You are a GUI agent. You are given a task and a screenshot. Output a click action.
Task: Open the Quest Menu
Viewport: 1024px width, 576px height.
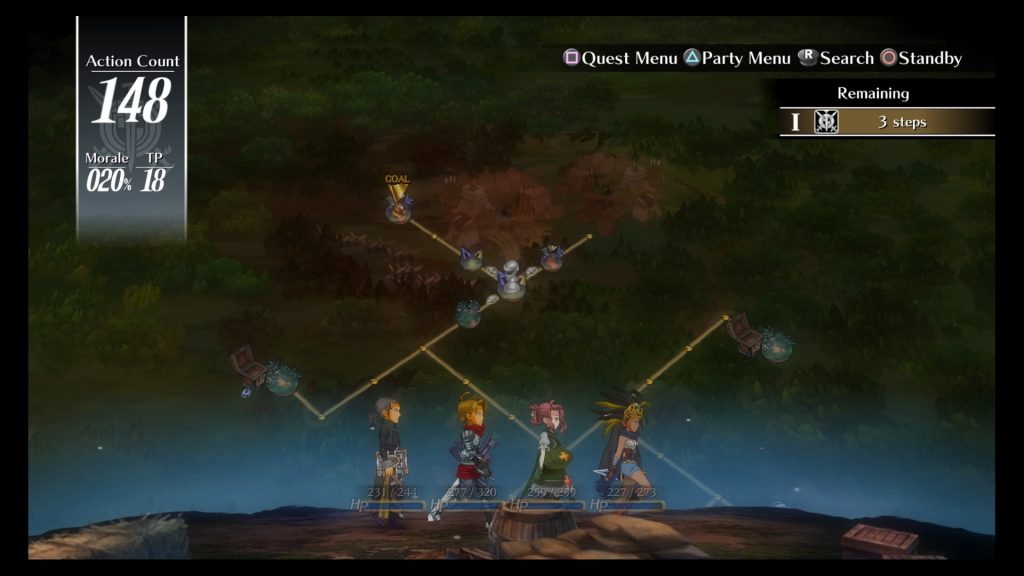click(x=621, y=58)
